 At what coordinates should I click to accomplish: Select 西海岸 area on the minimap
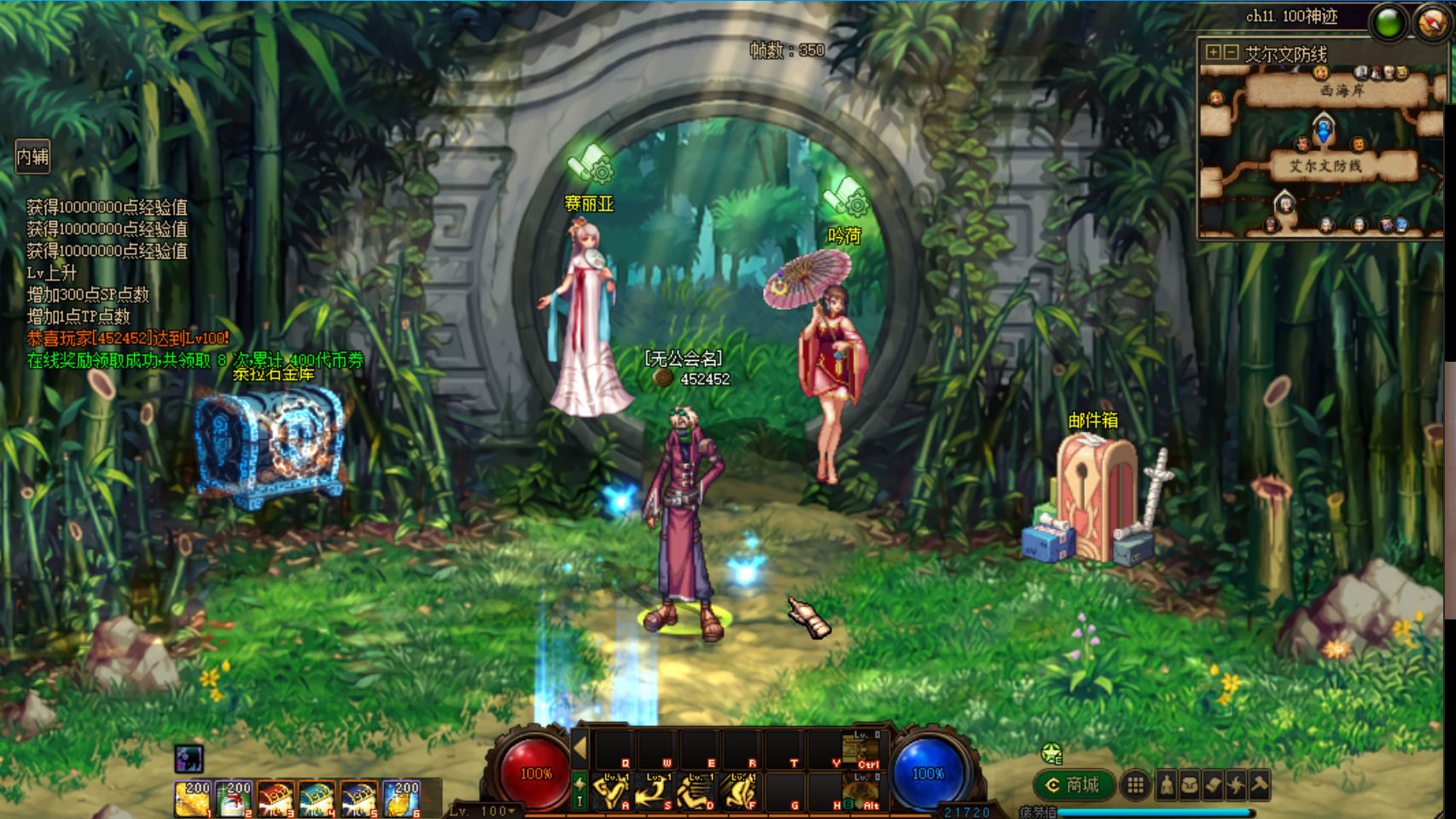pyautogui.click(x=1341, y=90)
